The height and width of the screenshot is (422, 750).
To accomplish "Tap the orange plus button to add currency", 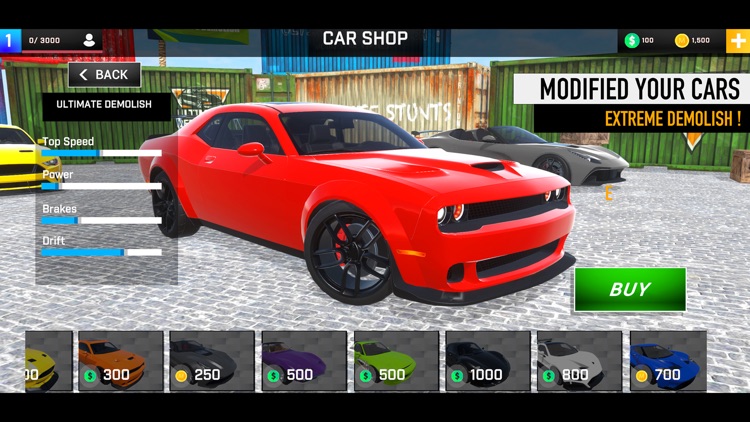I will (x=736, y=41).
